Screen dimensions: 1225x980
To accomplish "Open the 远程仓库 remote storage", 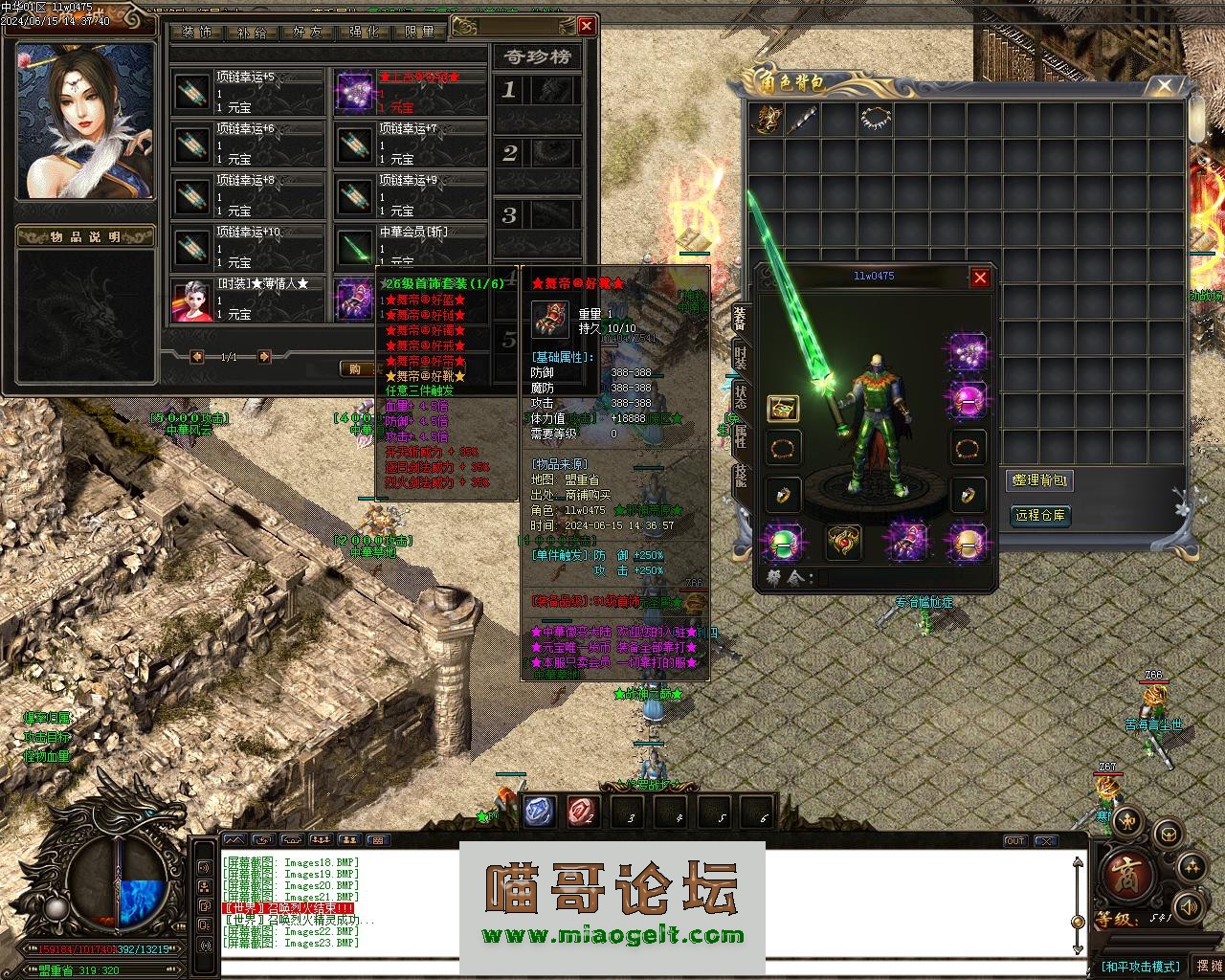I will tap(1039, 515).
